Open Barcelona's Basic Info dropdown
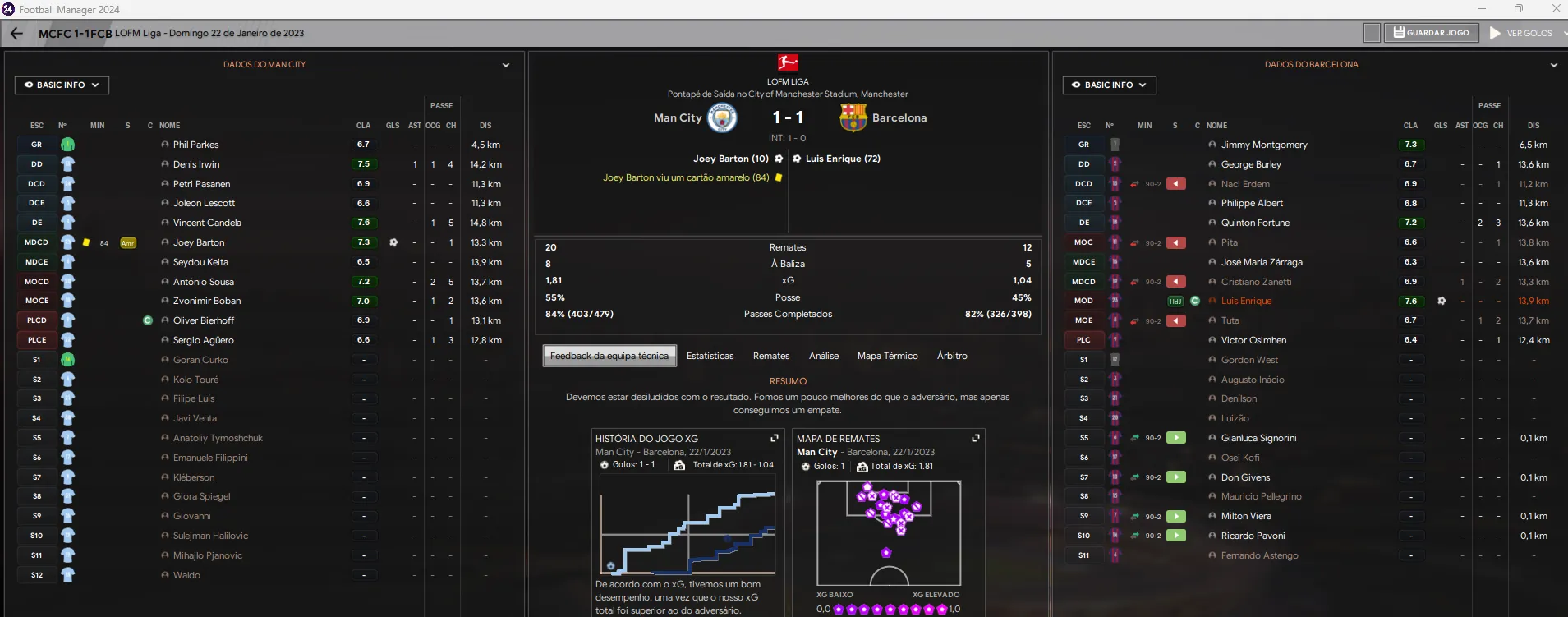This screenshot has width=1568, height=617. [1109, 85]
